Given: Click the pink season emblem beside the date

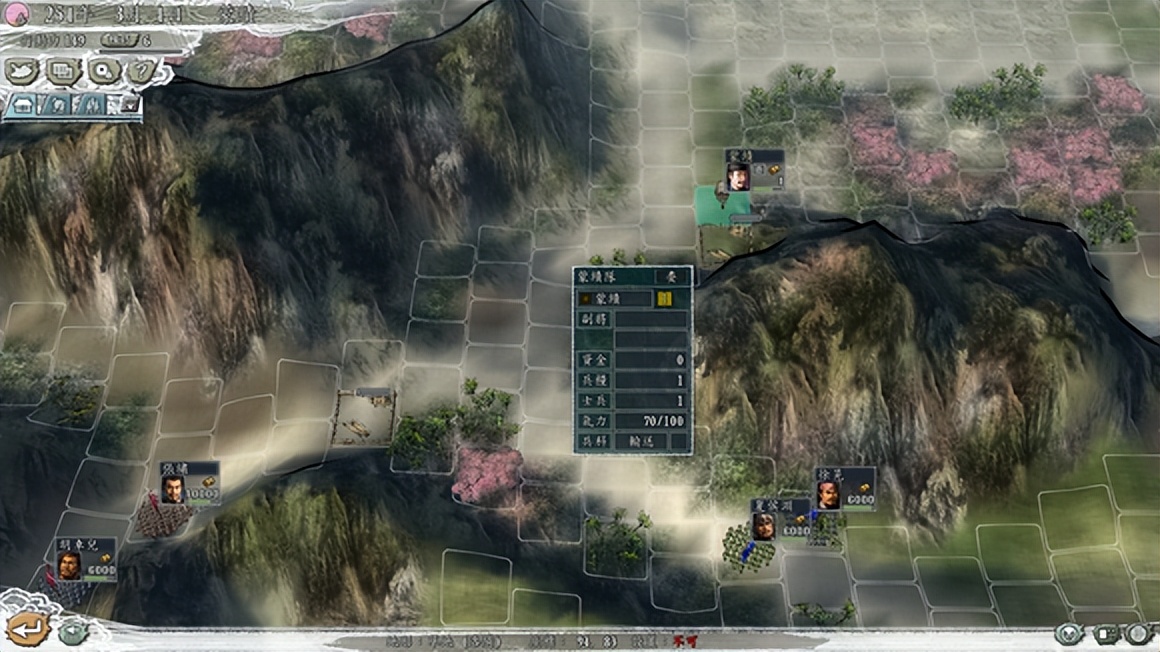Looking at the screenshot, I should coord(18,13).
